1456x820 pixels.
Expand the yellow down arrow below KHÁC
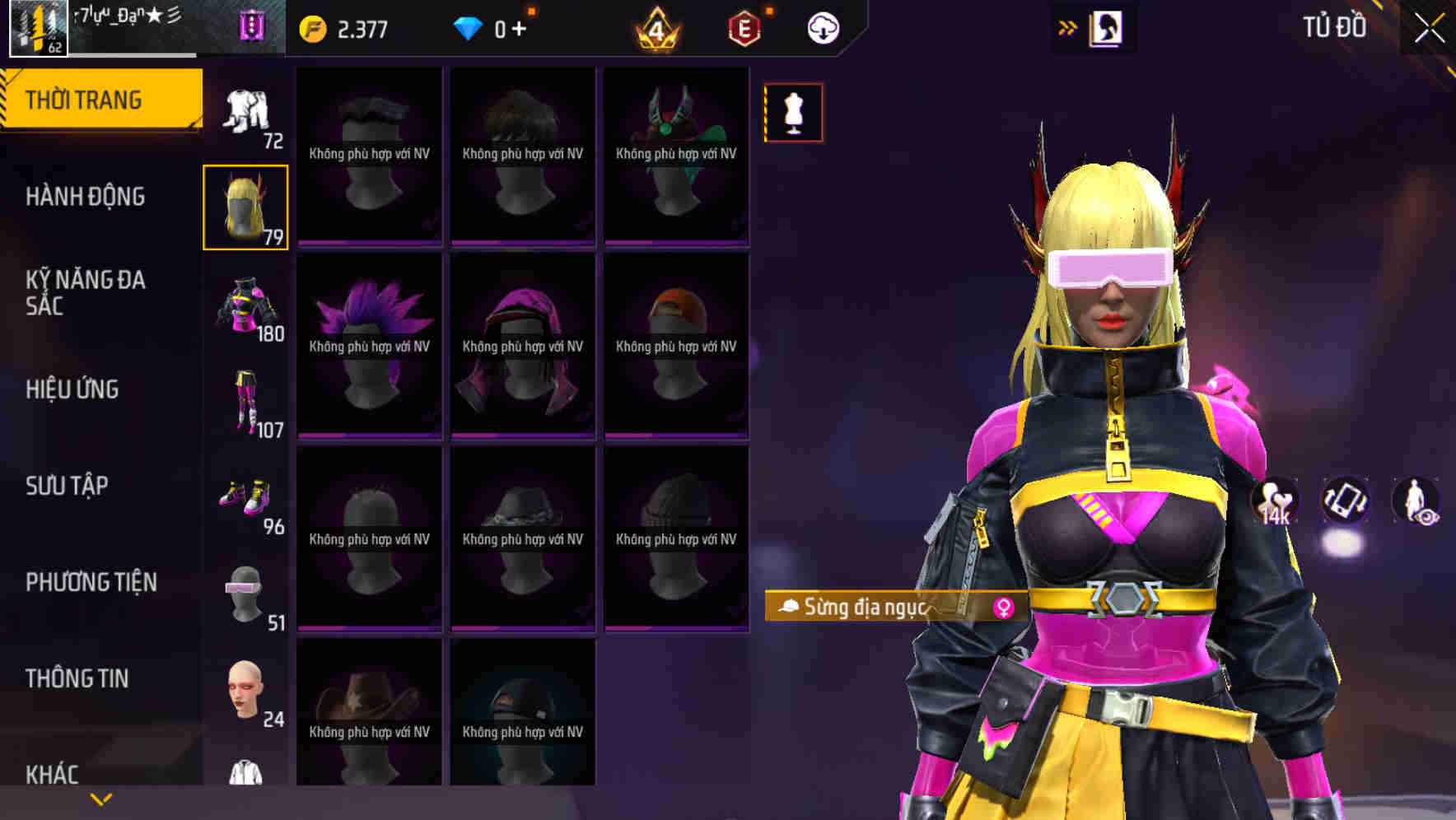[99, 798]
